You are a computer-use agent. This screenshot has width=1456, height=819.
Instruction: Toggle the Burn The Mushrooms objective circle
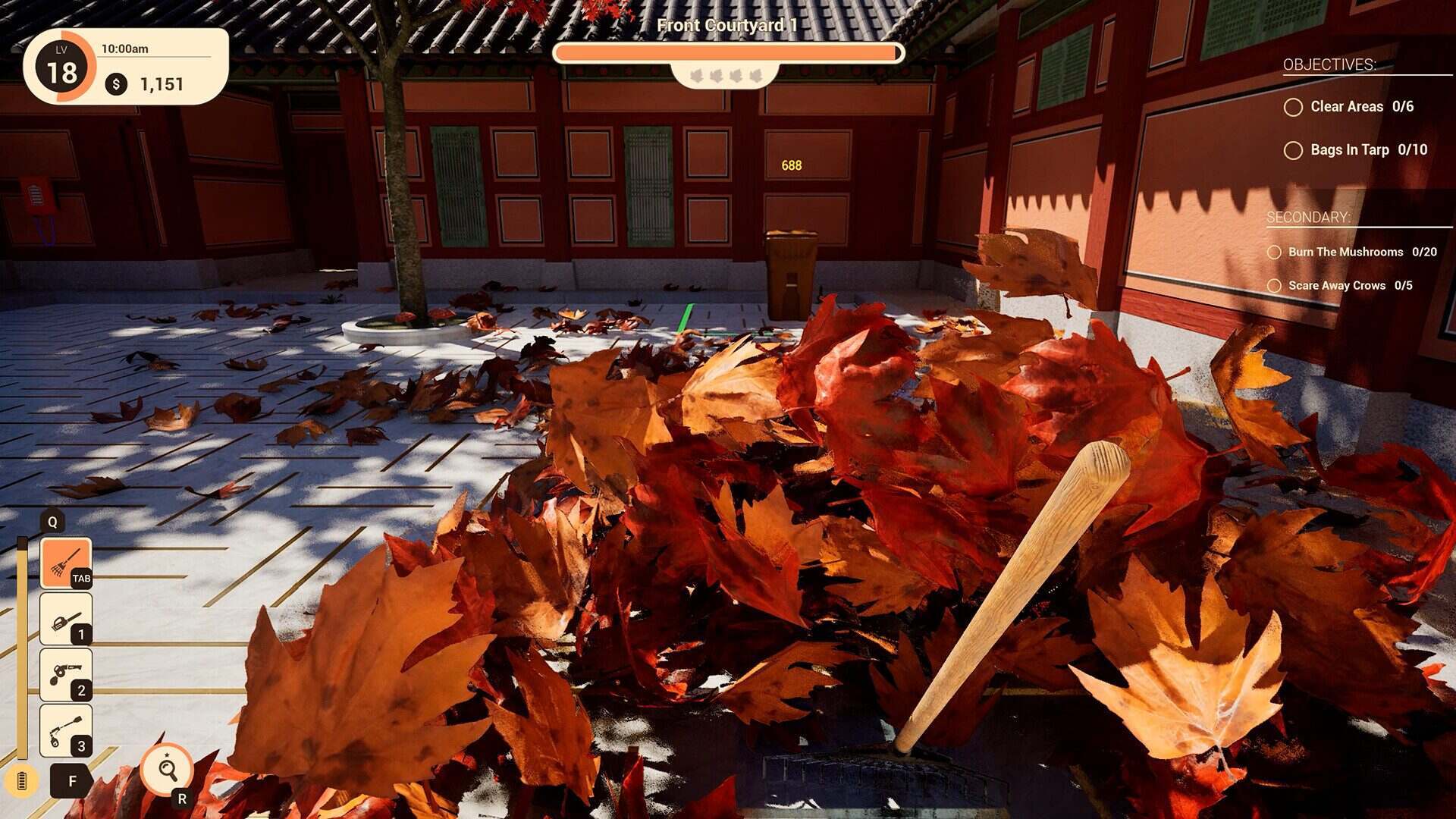tap(1275, 252)
